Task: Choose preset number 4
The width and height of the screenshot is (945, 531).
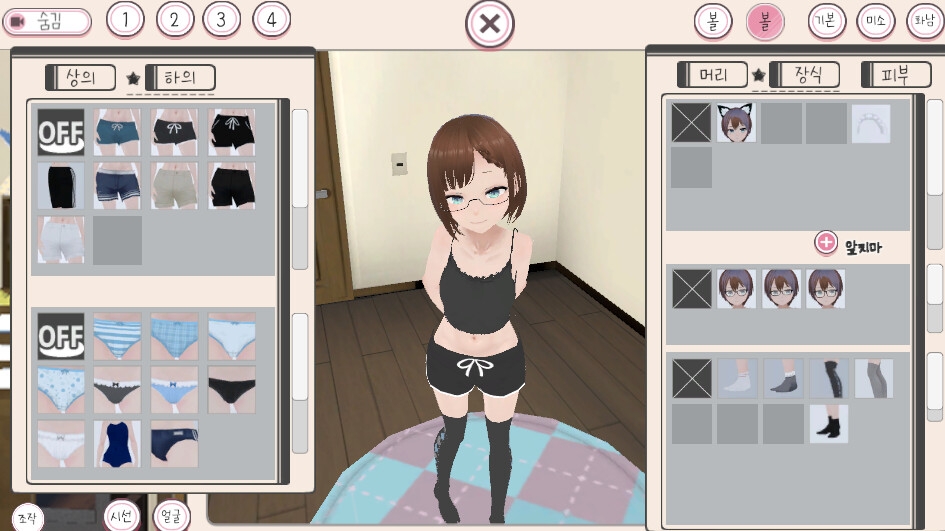Action: point(271,19)
